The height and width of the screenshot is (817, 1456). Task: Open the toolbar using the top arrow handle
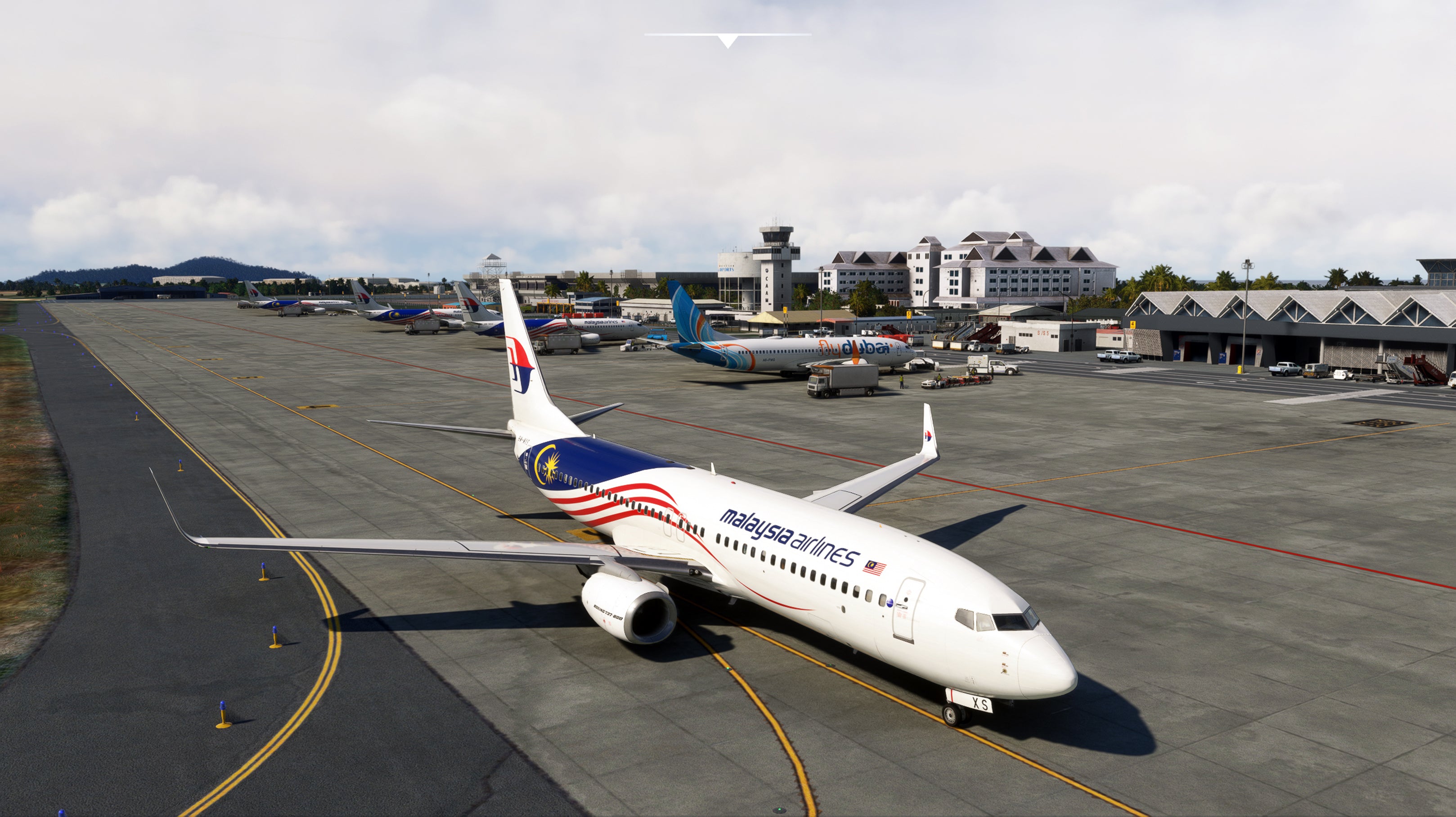coord(728,40)
